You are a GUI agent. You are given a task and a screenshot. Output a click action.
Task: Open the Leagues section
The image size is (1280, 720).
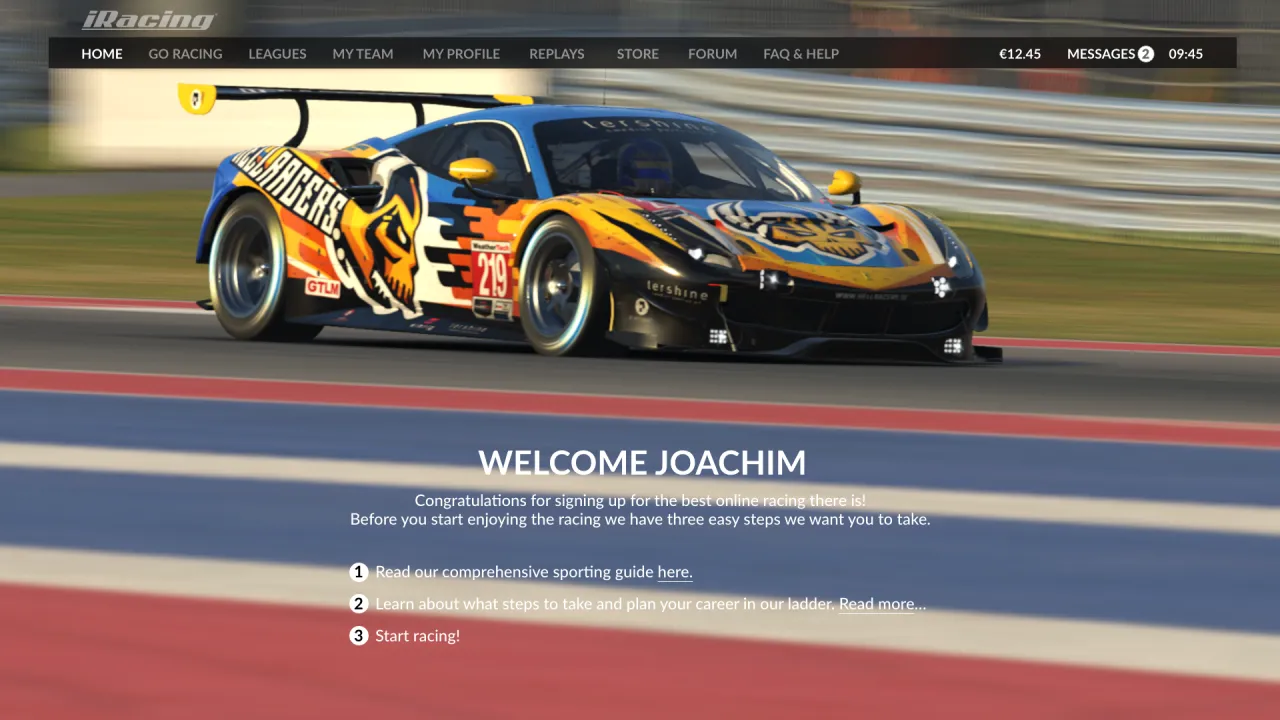pyautogui.click(x=277, y=54)
